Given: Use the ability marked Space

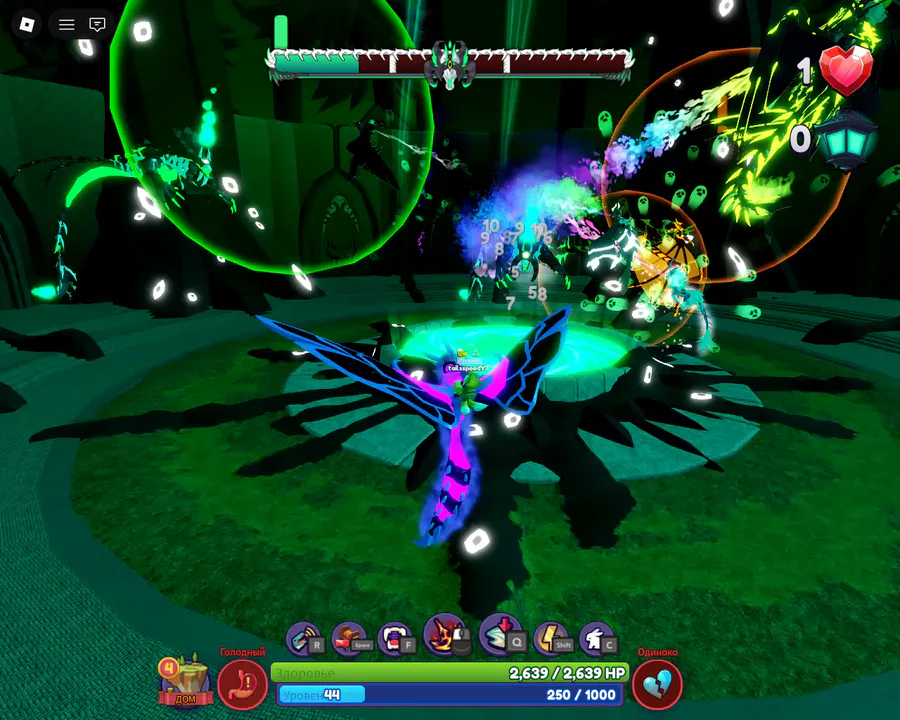Looking at the screenshot, I should click(x=350, y=638).
